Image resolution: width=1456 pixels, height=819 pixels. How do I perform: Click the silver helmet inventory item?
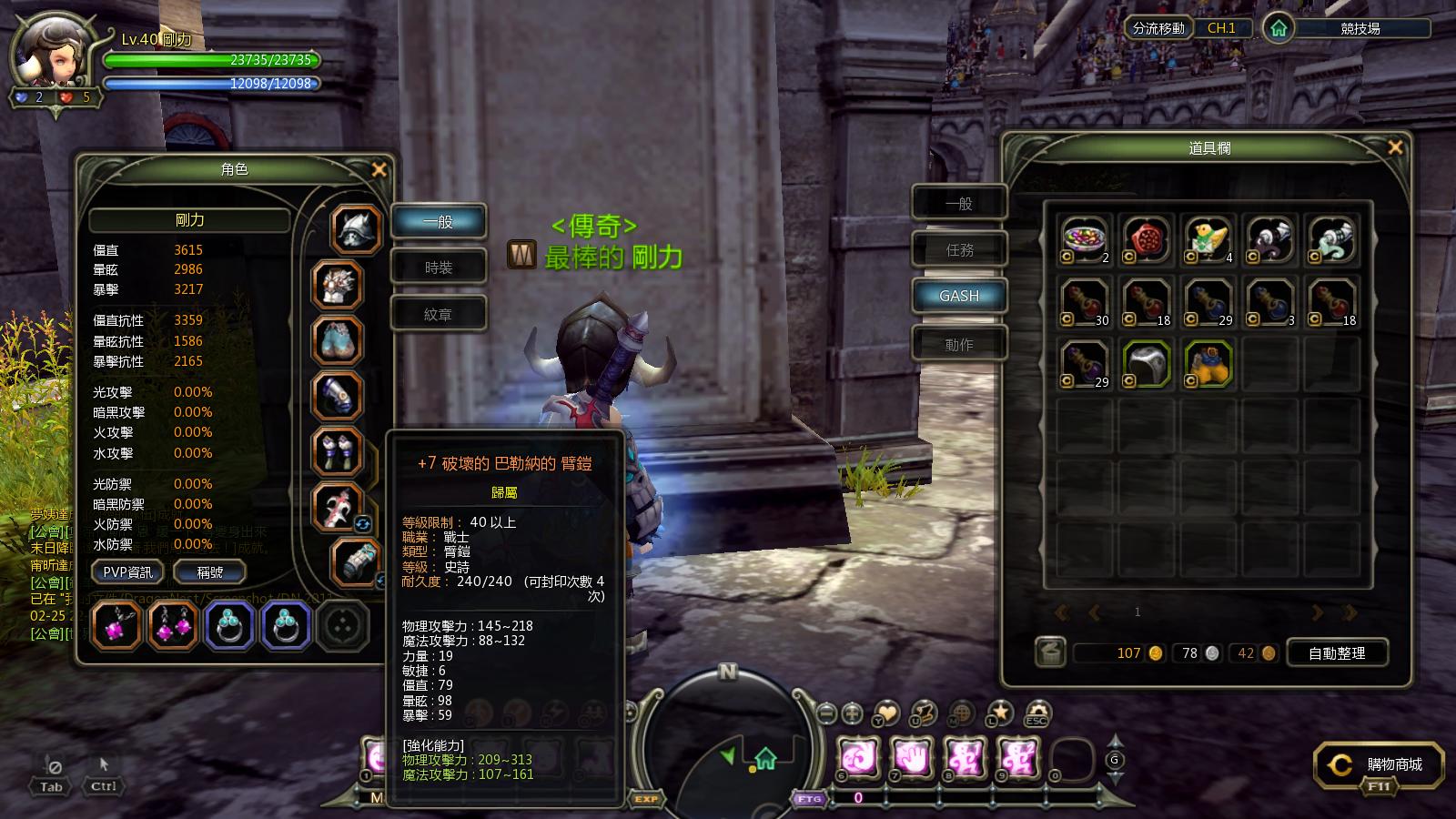(1147, 363)
